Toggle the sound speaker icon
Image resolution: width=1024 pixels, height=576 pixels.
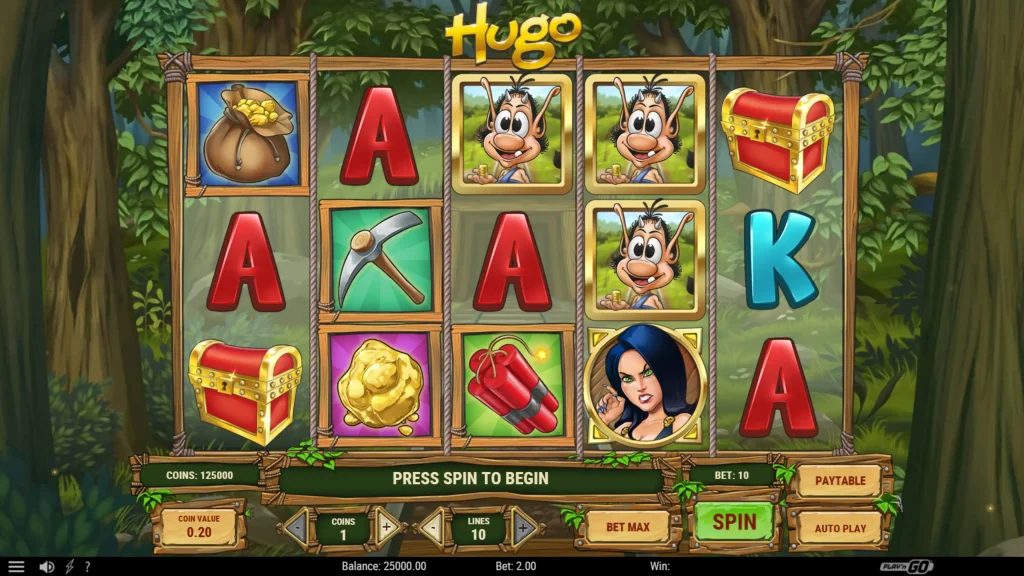coord(46,566)
